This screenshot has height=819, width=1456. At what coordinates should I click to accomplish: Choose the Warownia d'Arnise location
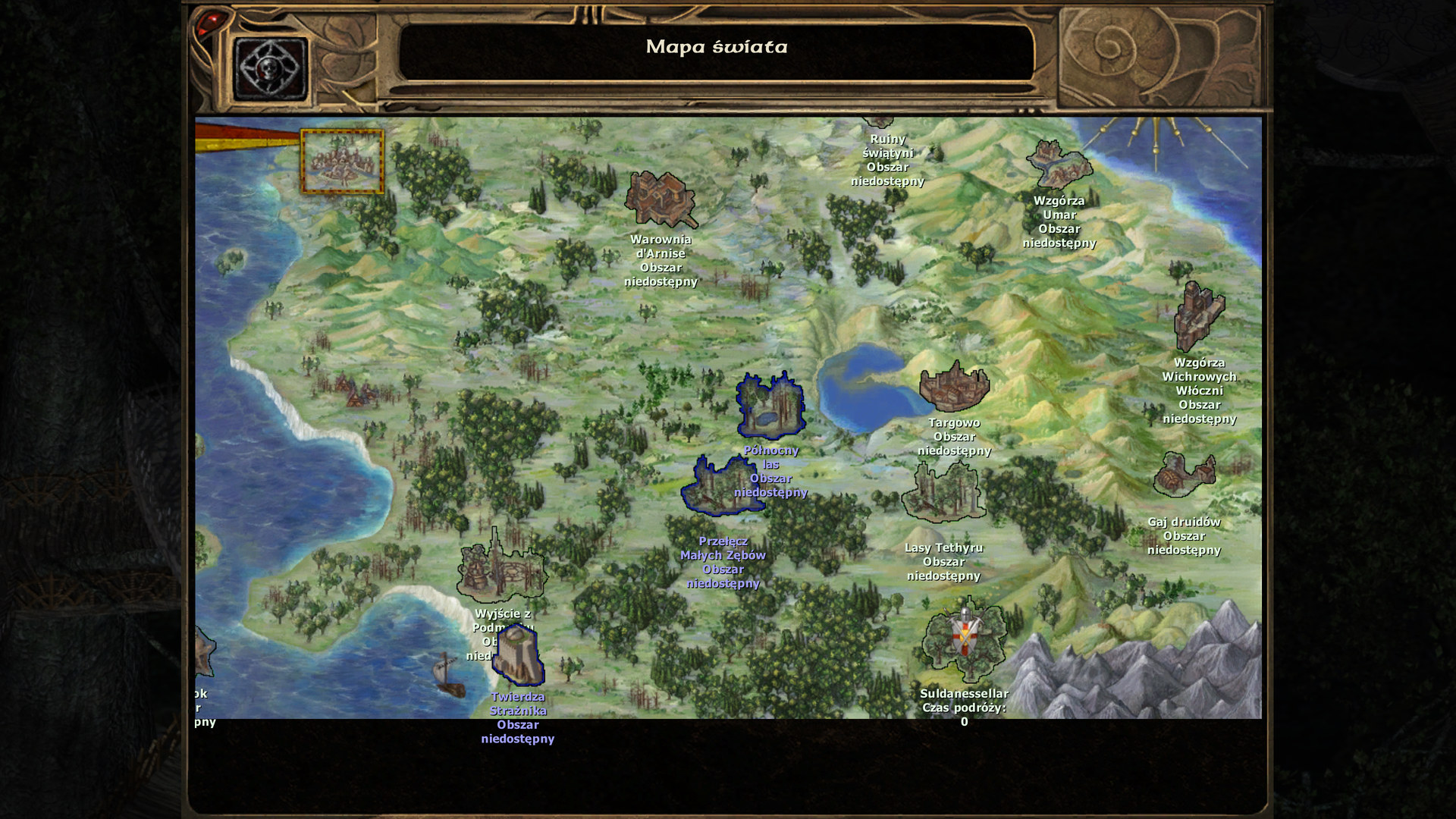660,199
